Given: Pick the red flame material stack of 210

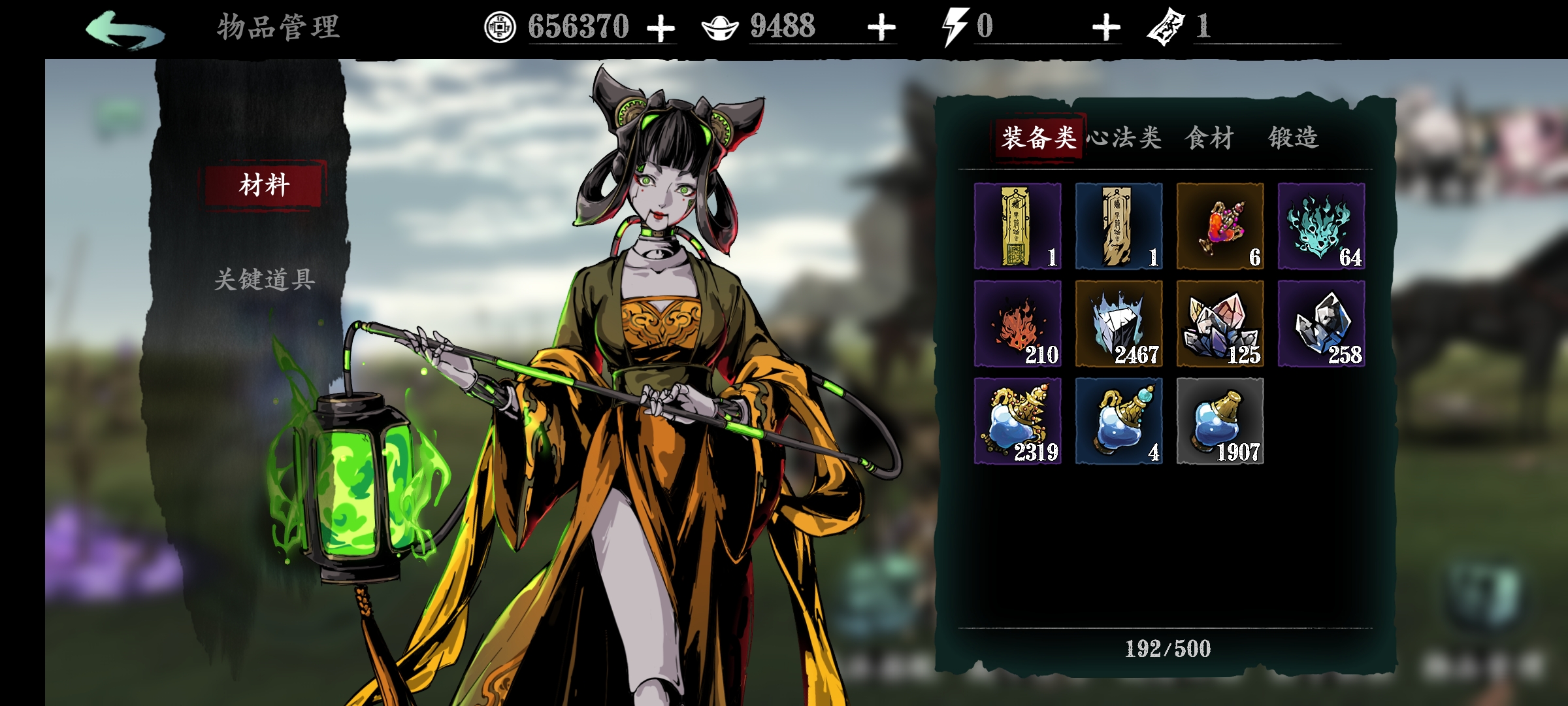Looking at the screenshot, I should click(1017, 324).
